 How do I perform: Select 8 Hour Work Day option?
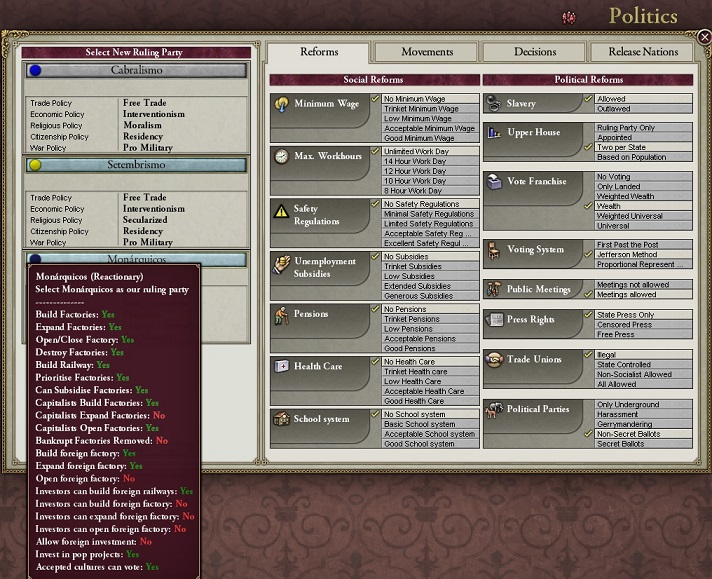click(x=428, y=191)
